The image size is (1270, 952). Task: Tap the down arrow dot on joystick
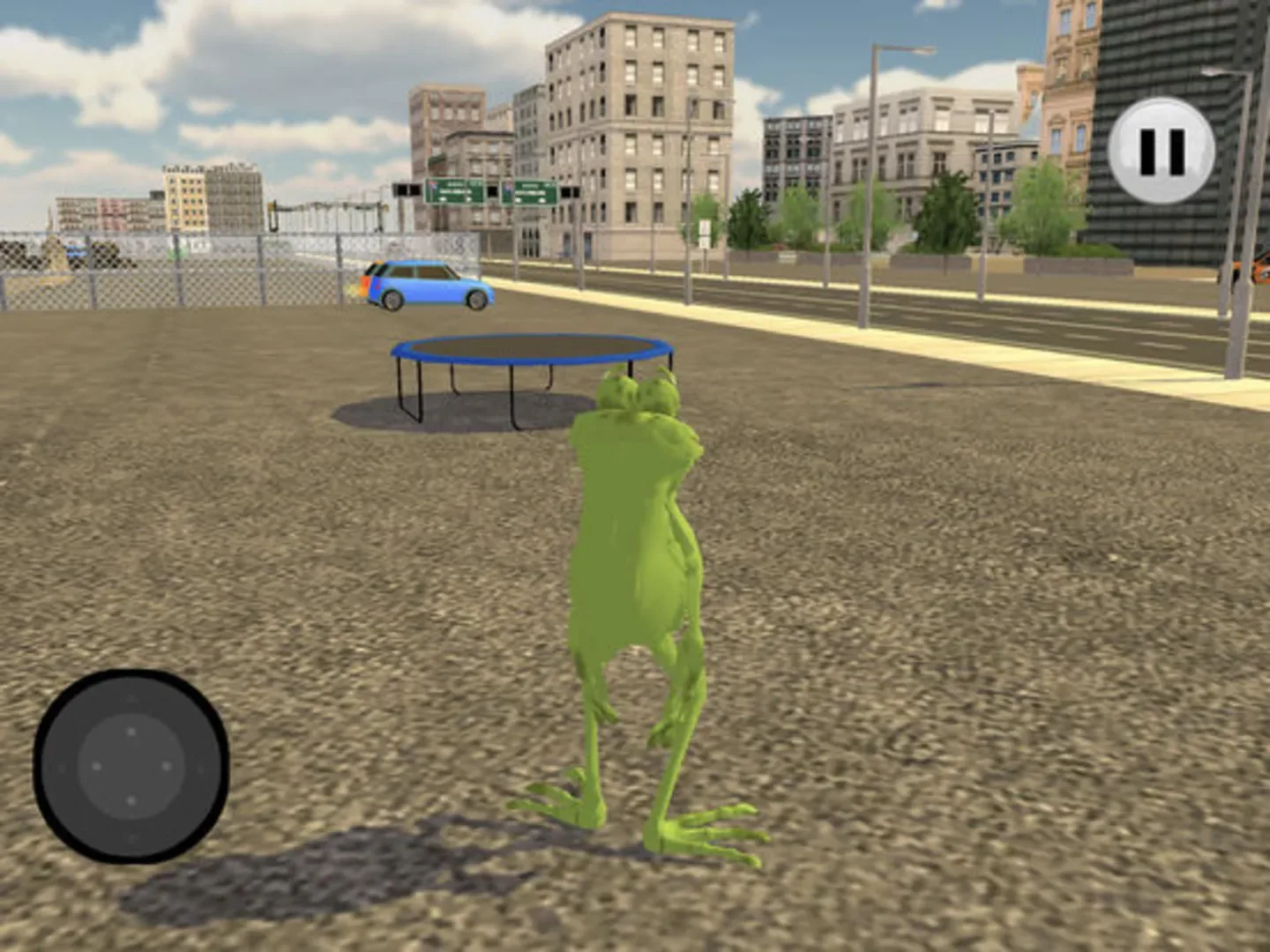point(131,800)
